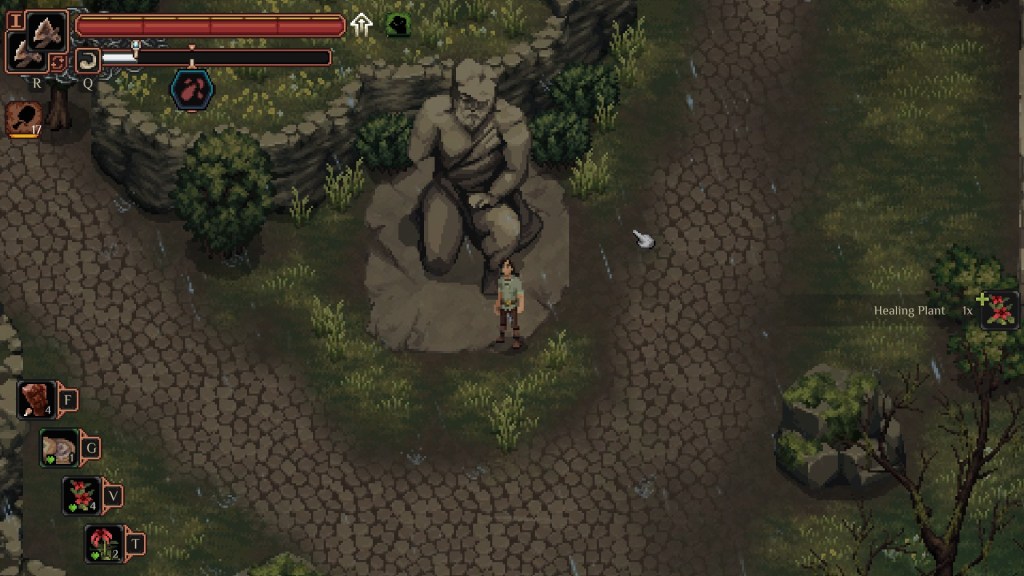
Task: Open the green fist status icon
Action: pos(398,25)
